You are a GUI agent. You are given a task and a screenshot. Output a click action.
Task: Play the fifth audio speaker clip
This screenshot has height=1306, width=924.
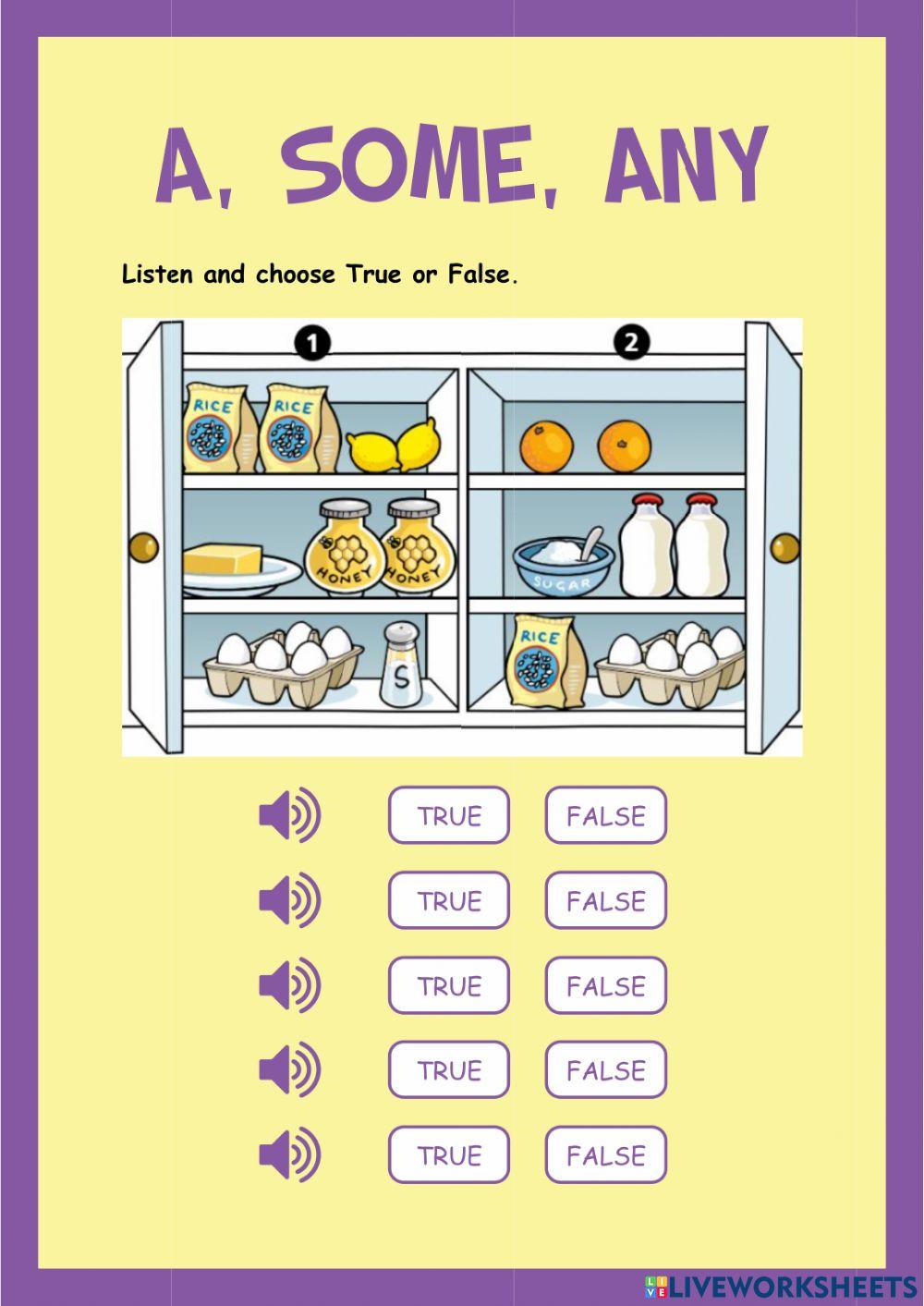289,1155
